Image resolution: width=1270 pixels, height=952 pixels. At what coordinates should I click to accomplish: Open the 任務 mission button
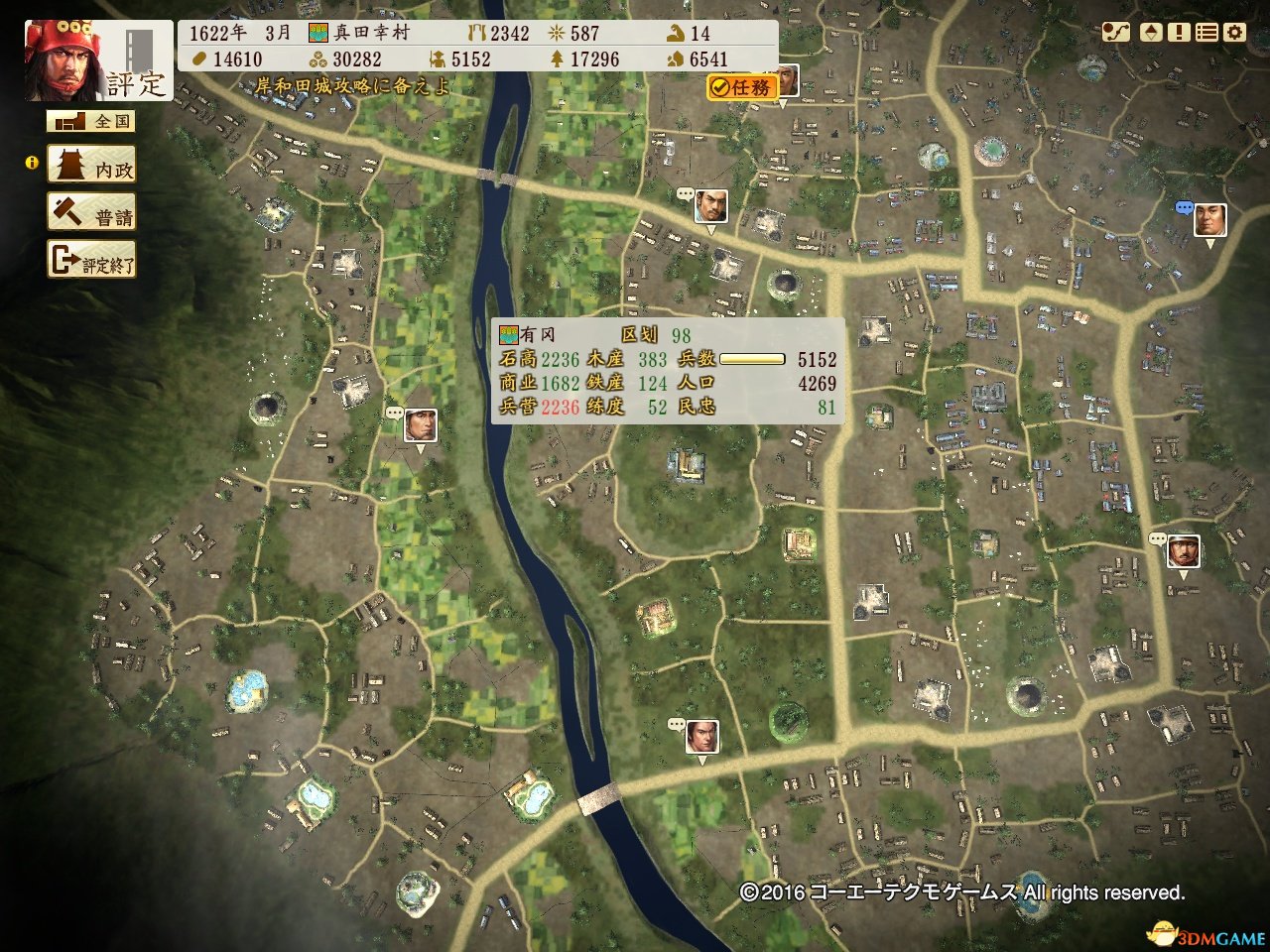point(742,87)
